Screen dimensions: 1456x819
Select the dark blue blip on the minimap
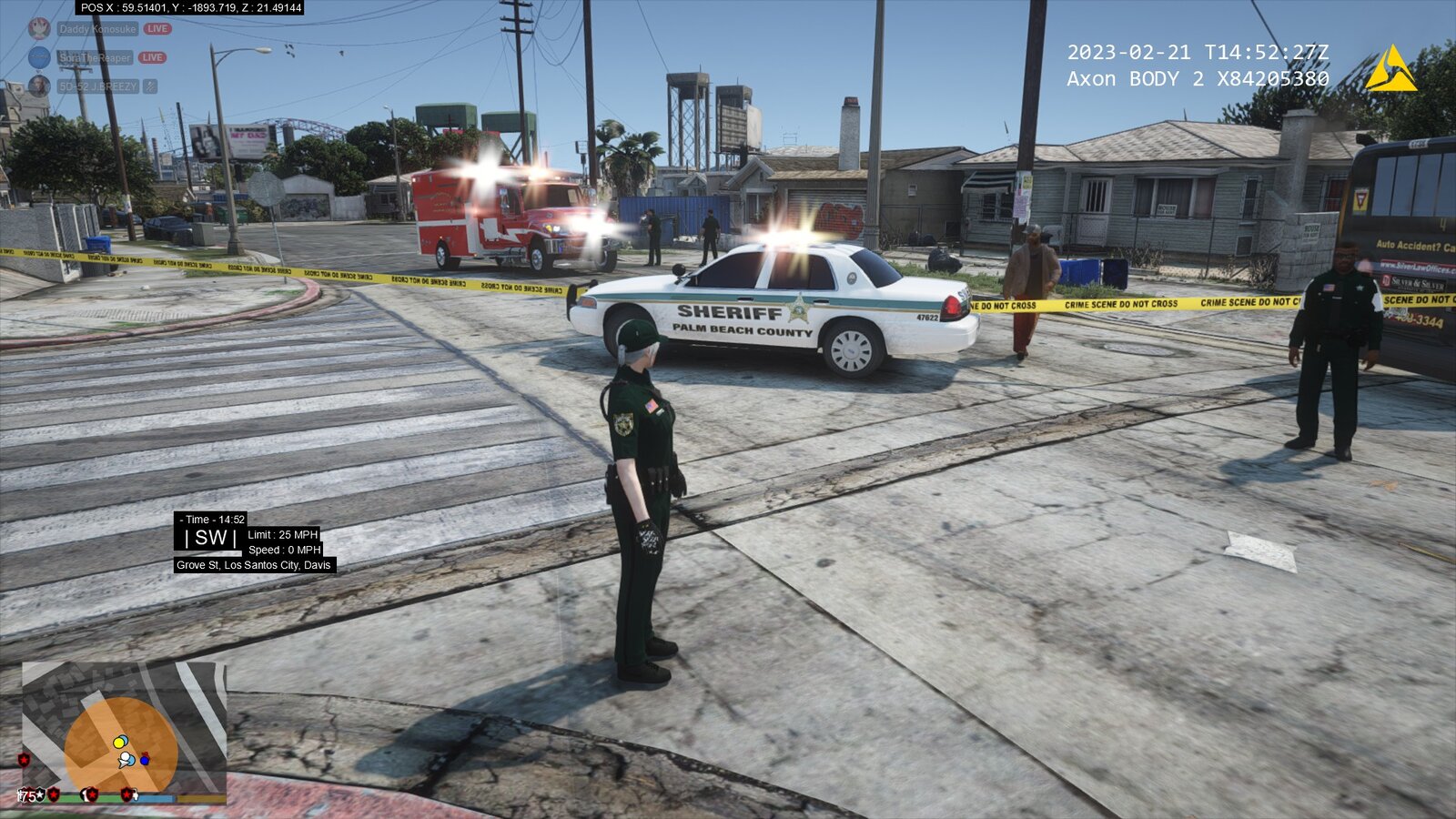click(145, 759)
